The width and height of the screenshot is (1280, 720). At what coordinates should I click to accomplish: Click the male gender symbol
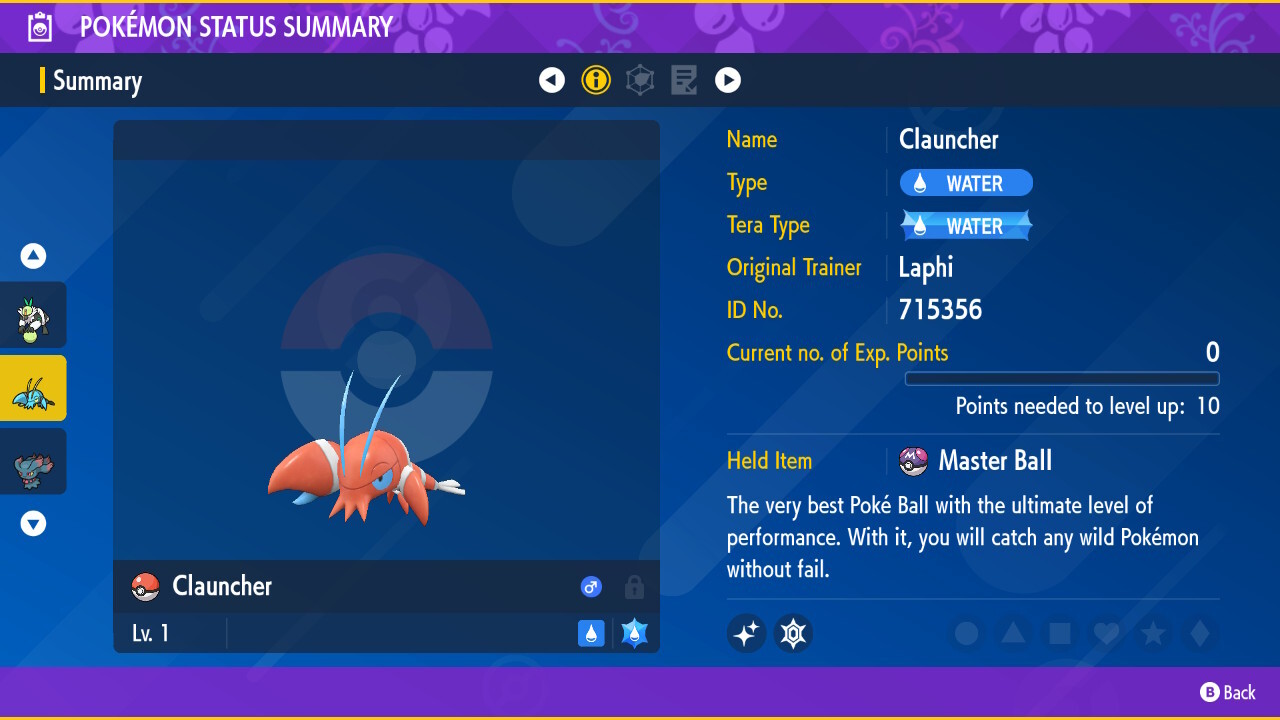point(591,587)
